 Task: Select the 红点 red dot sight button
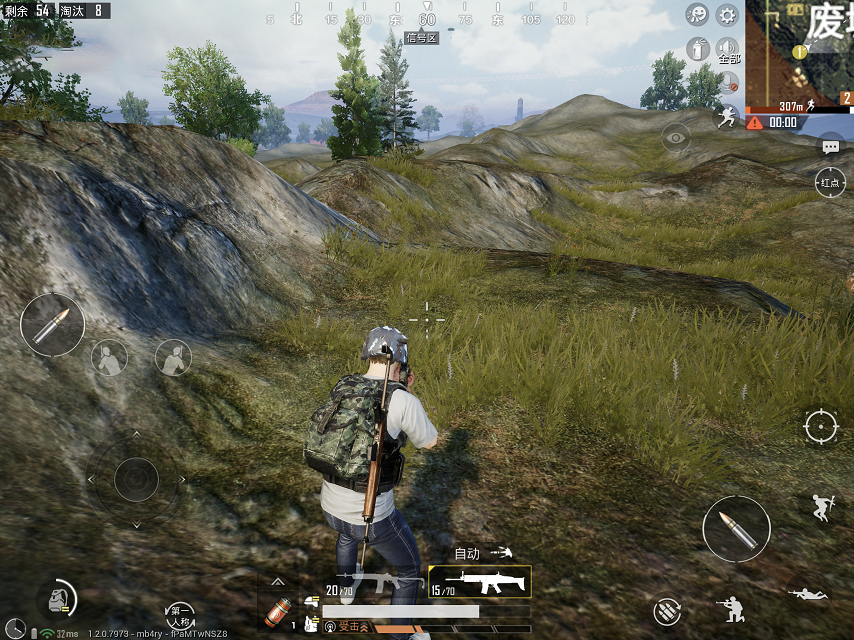point(830,183)
